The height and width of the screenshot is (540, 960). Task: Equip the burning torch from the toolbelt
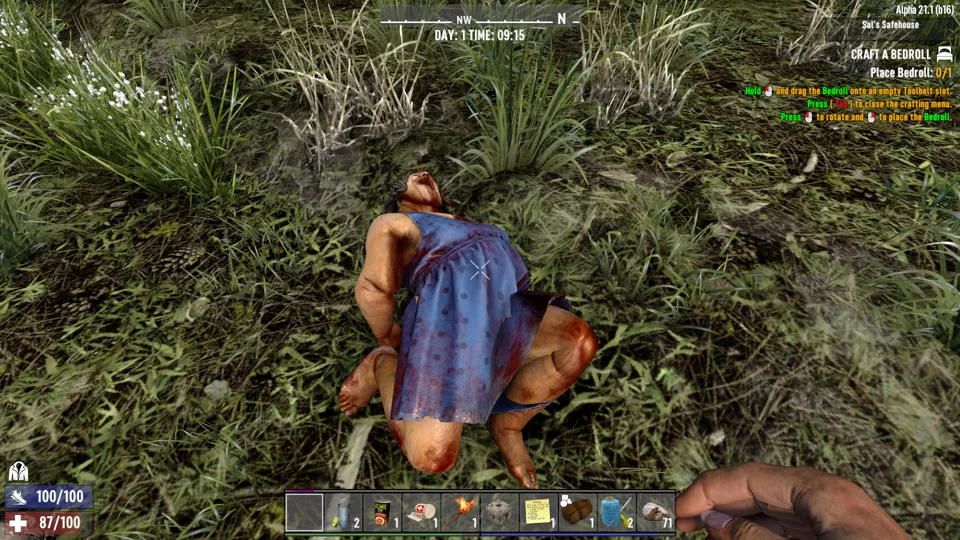(460, 512)
